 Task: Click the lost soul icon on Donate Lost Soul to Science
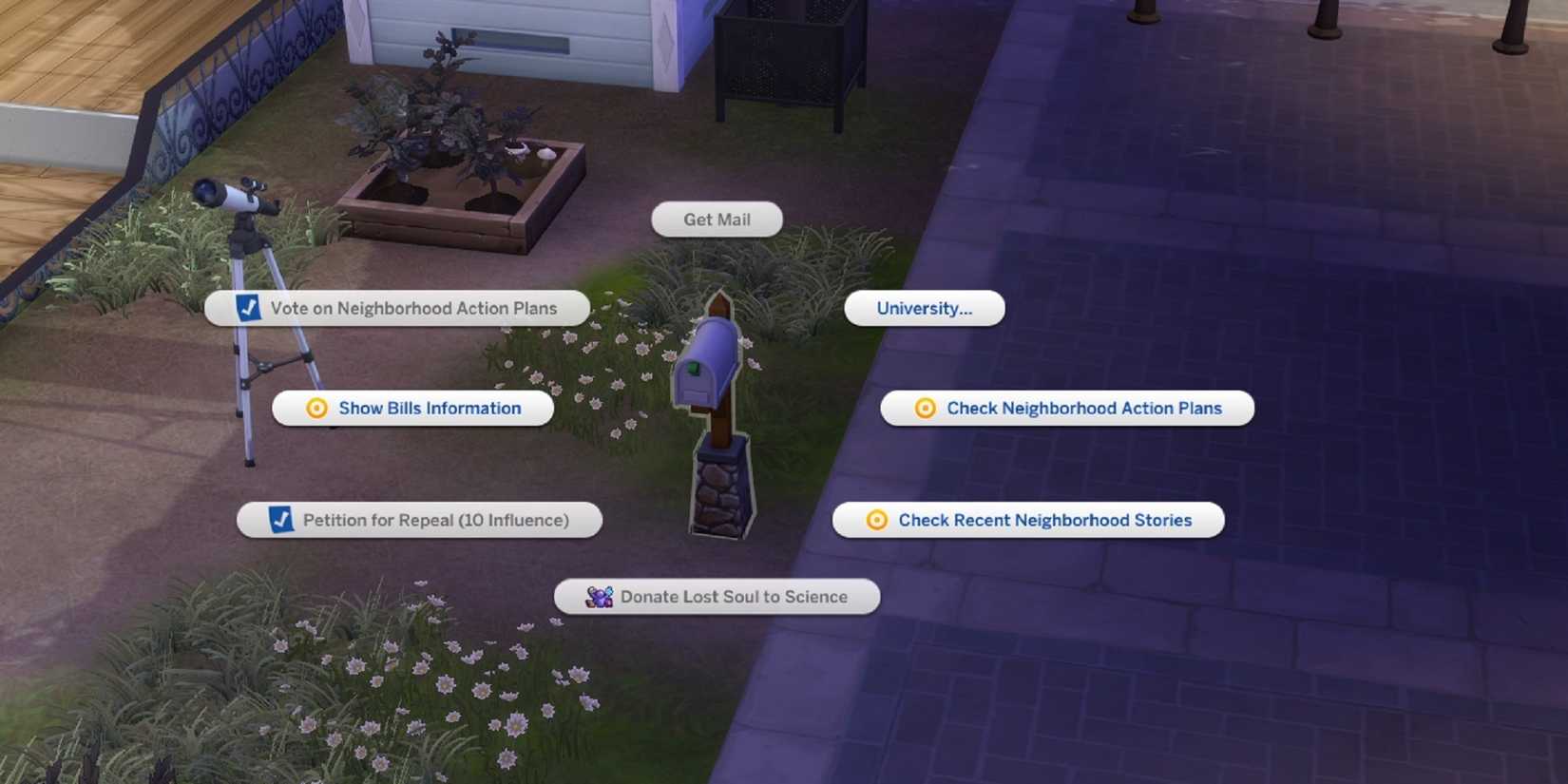(x=598, y=597)
